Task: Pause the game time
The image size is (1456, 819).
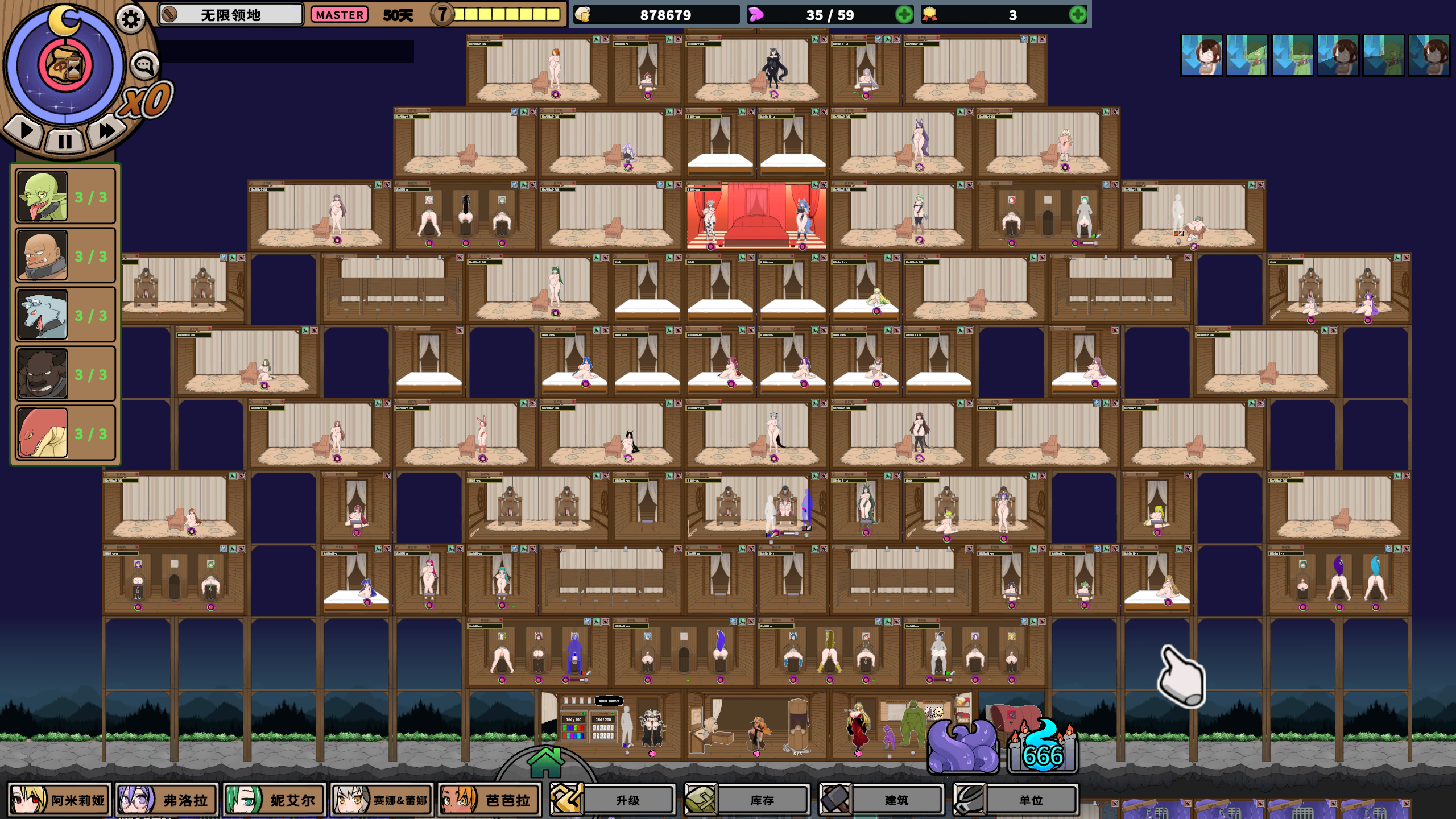Action: click(64, 140)
